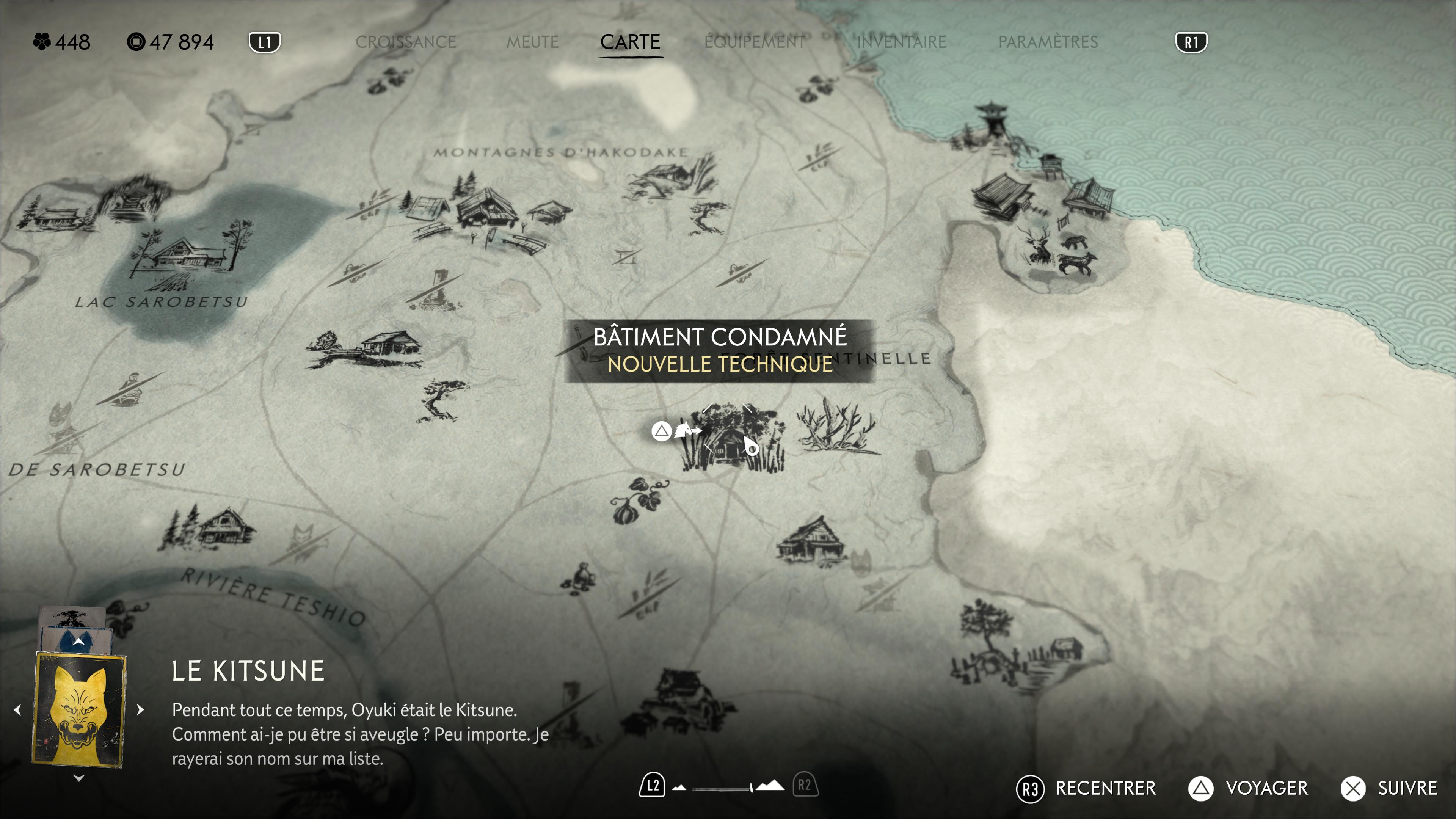Cycle to the next quest card with right arrow
Screen dimensions: 1456x819
pos(141,709)
